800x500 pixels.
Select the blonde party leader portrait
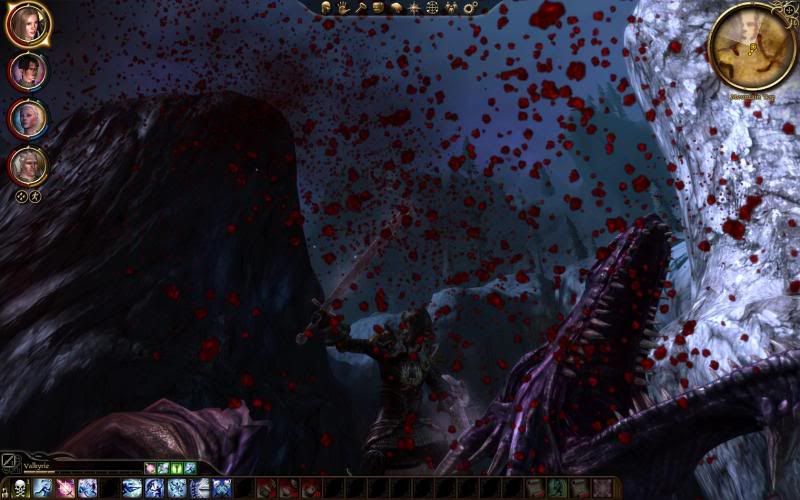27,24
